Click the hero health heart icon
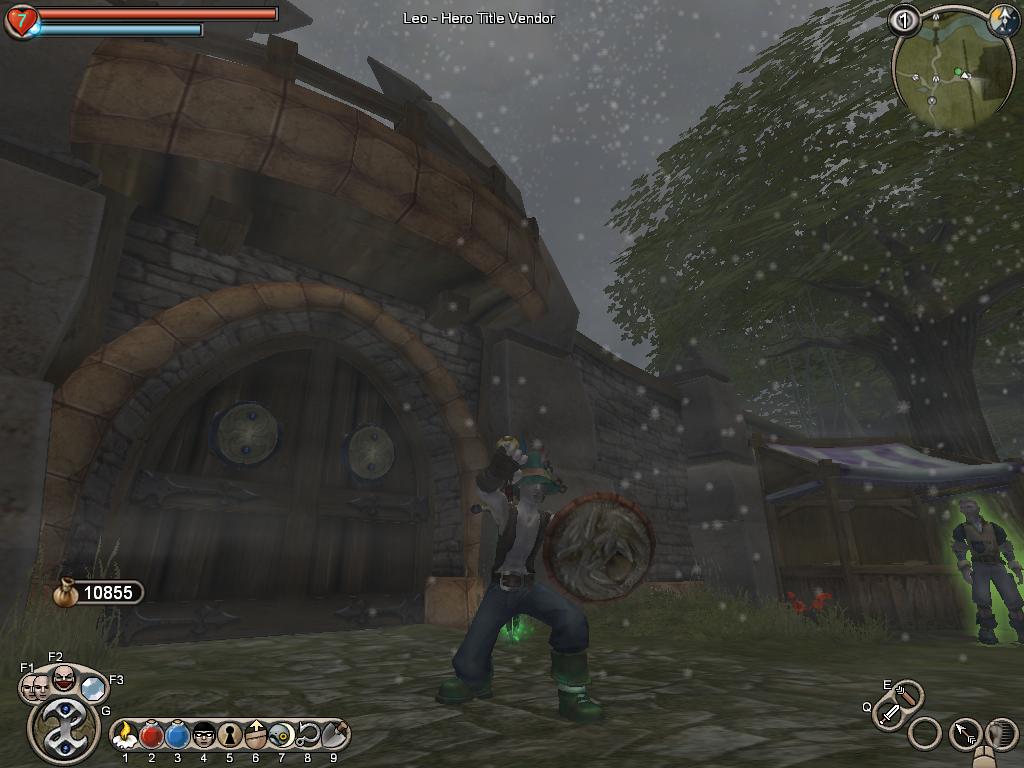This screenshot has height=768, width=1024. (20, 20)
